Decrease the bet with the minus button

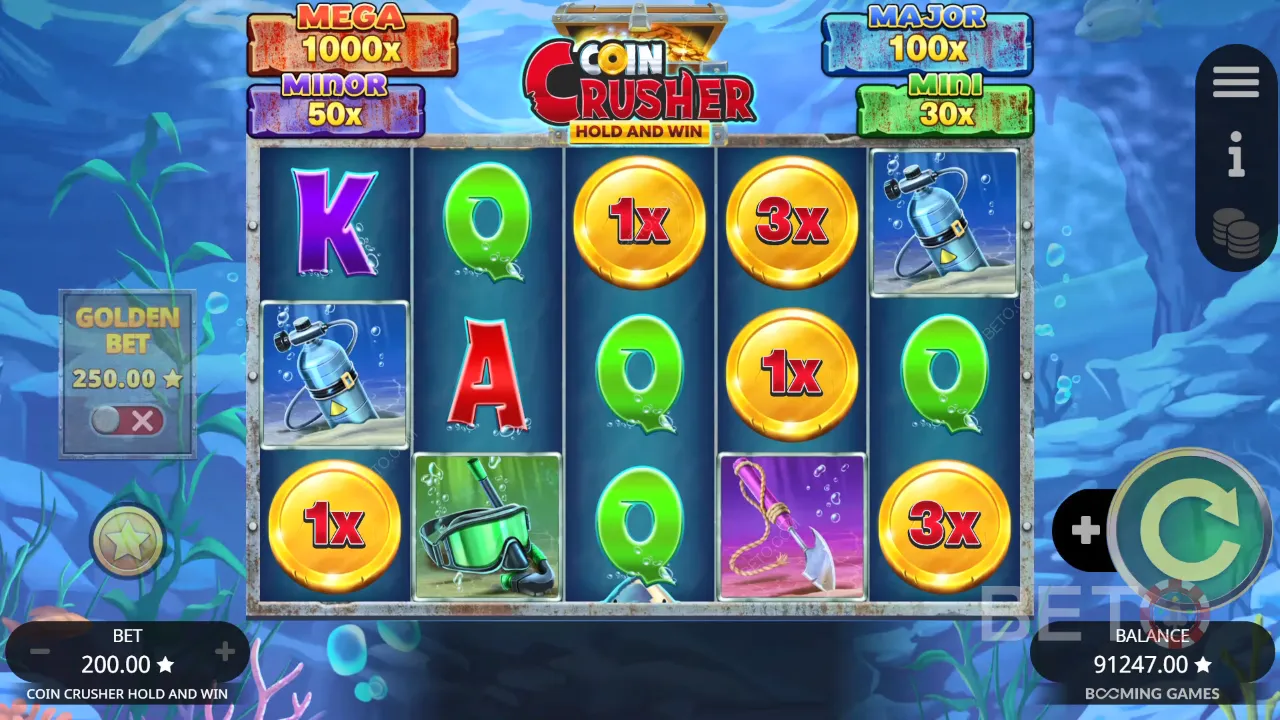pos(40,653)
